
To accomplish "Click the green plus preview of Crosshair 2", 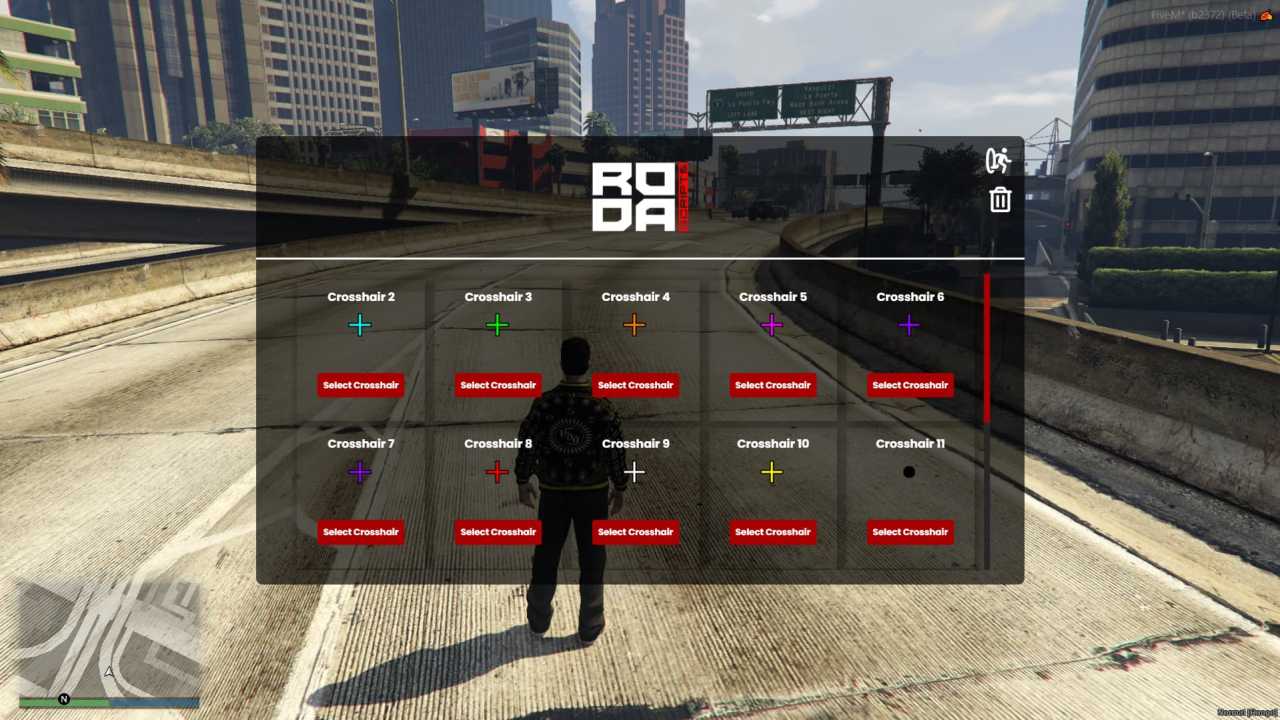I will click(360, 324).
